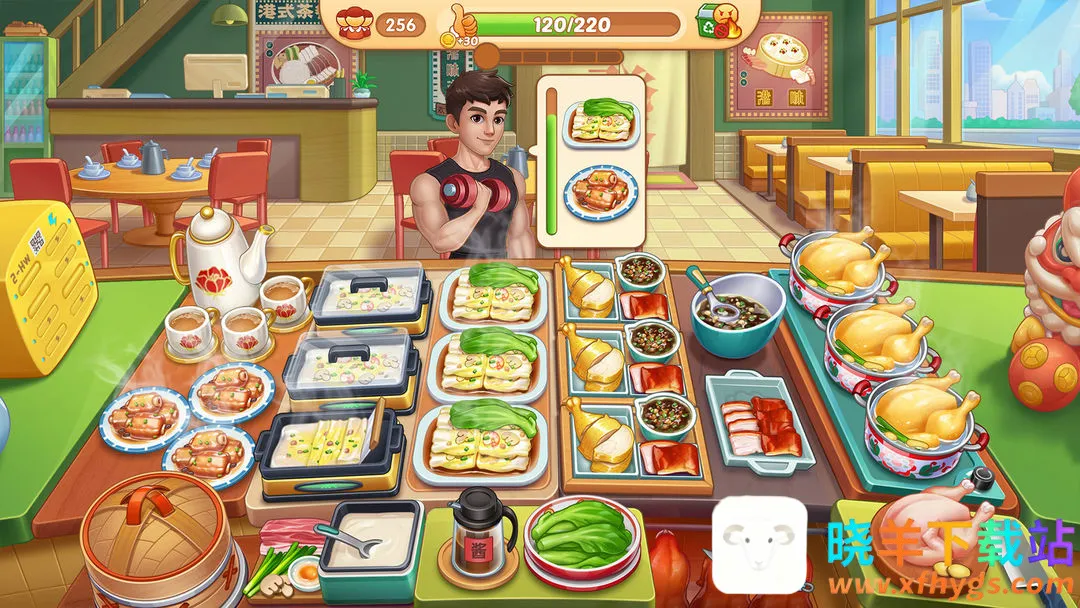Select the dipping sauce bowl with spoon

point(738,312)
